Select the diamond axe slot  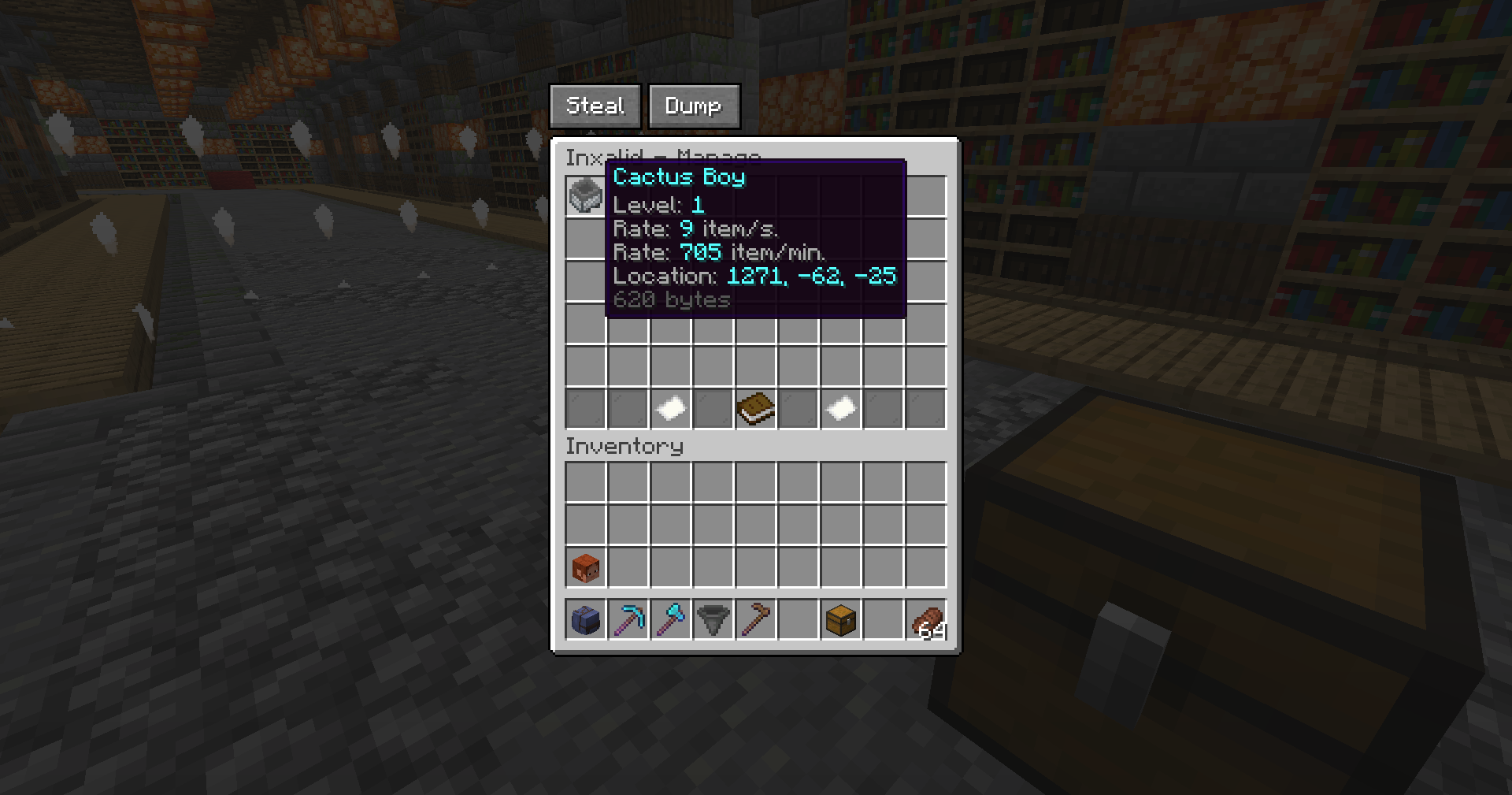point(670,621)
